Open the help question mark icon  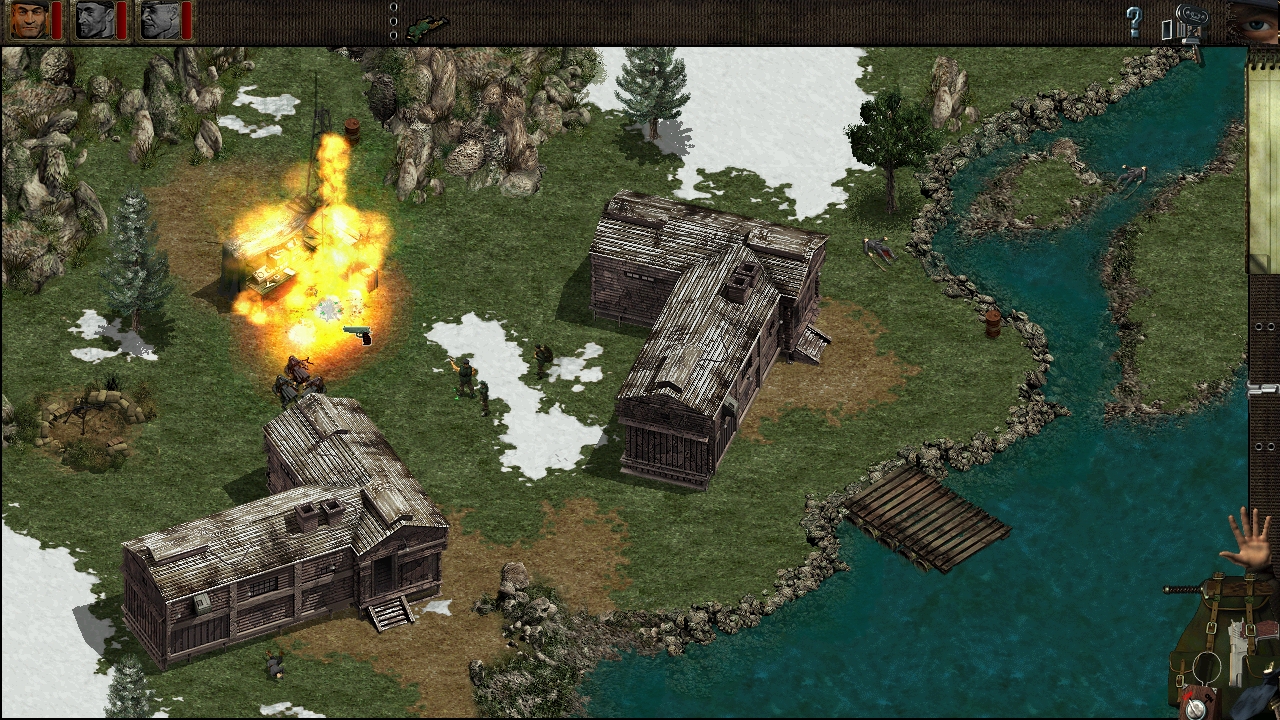click(x=1134, y=20)
